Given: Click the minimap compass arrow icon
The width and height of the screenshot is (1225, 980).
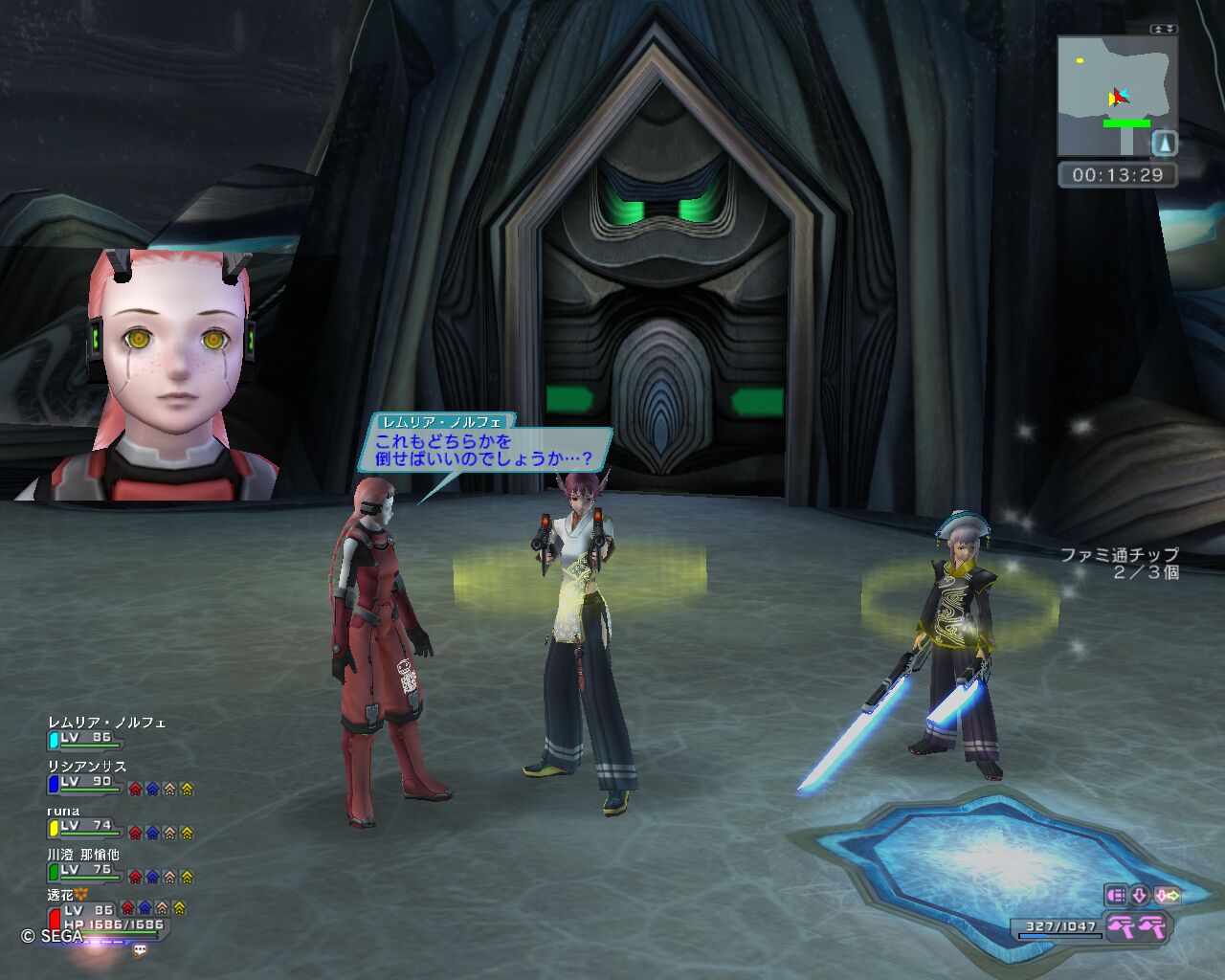Looking at the screenshot, I should 1164,144.
